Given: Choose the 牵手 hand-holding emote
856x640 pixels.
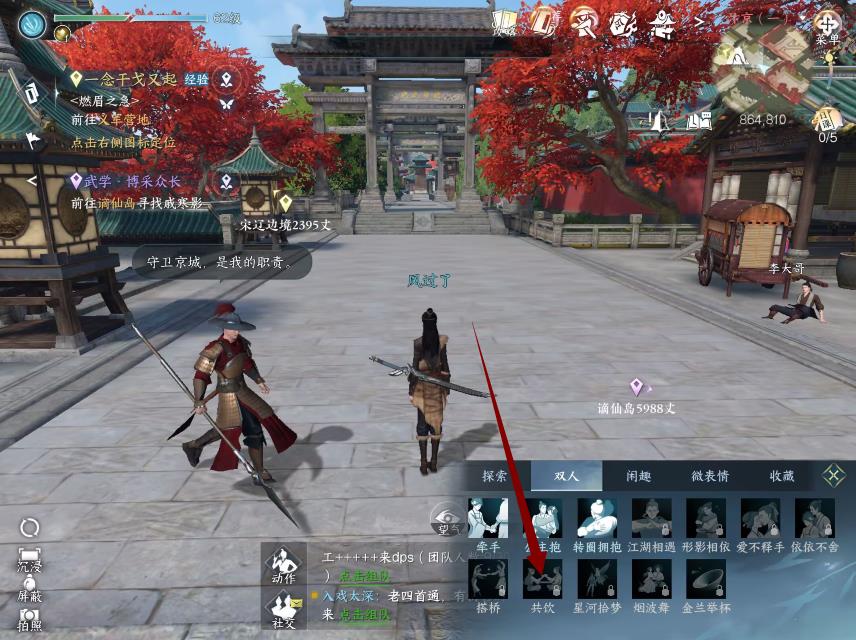Looking at the screenshot, I should pyautogui.click(x=488, y=519).
